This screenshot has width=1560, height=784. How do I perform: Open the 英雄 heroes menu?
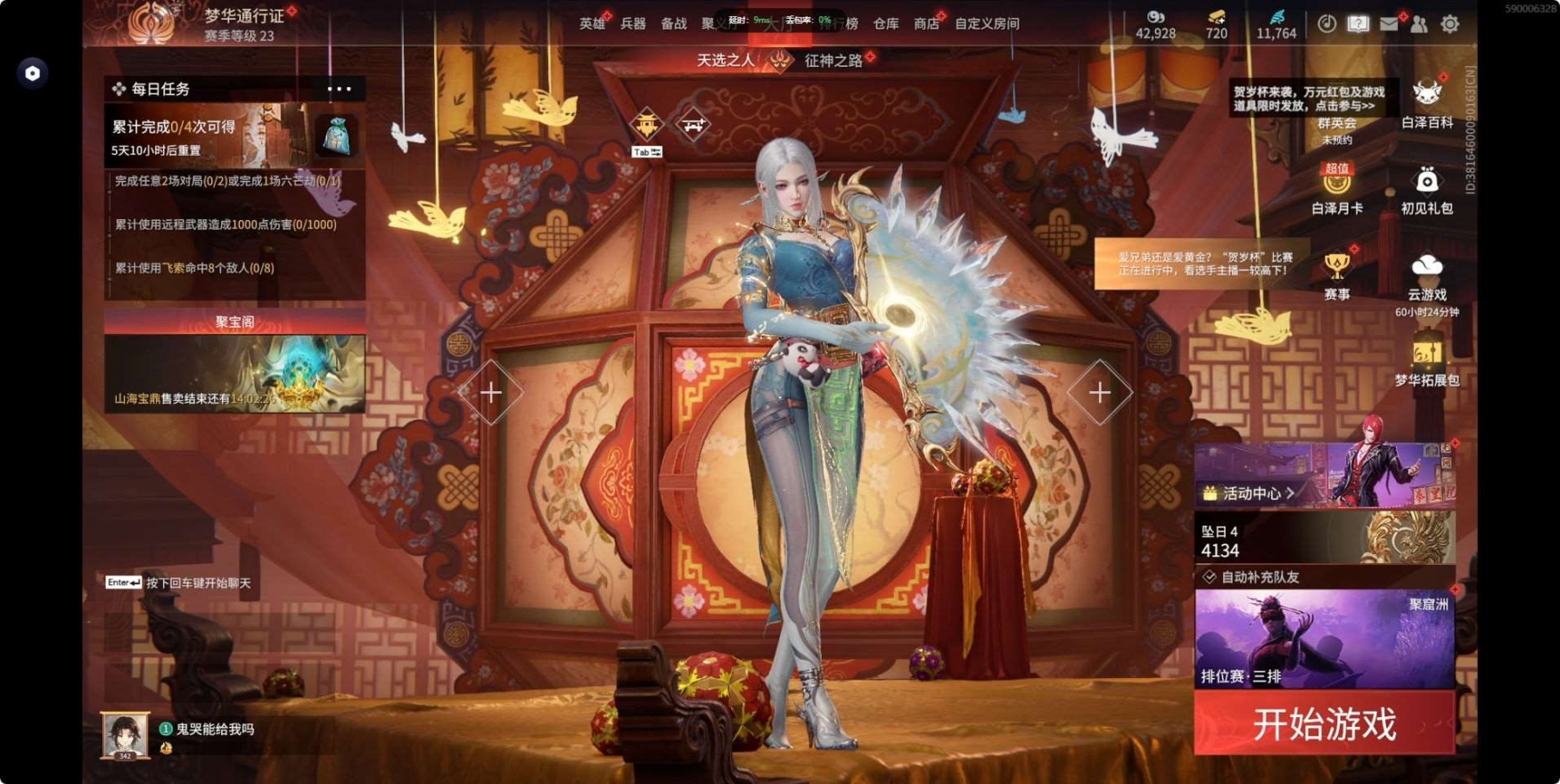pos(591,24)
